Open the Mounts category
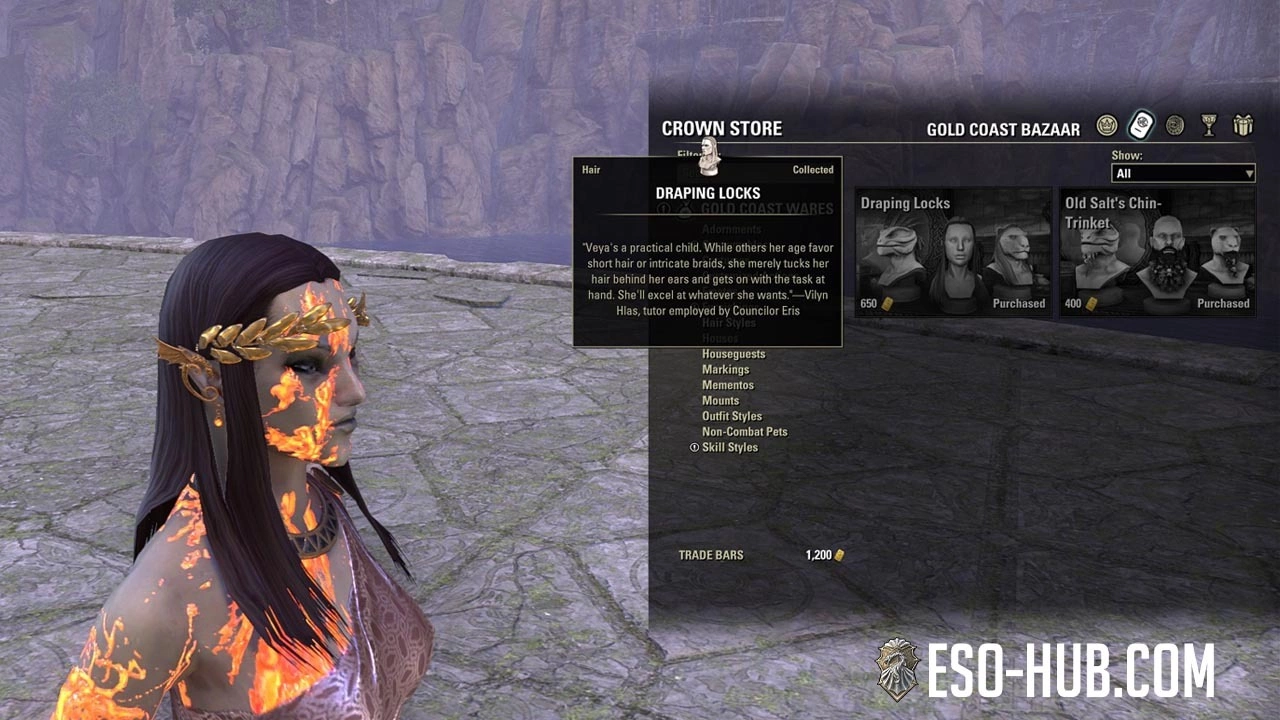1280x720 pixels. coord(720,401)
